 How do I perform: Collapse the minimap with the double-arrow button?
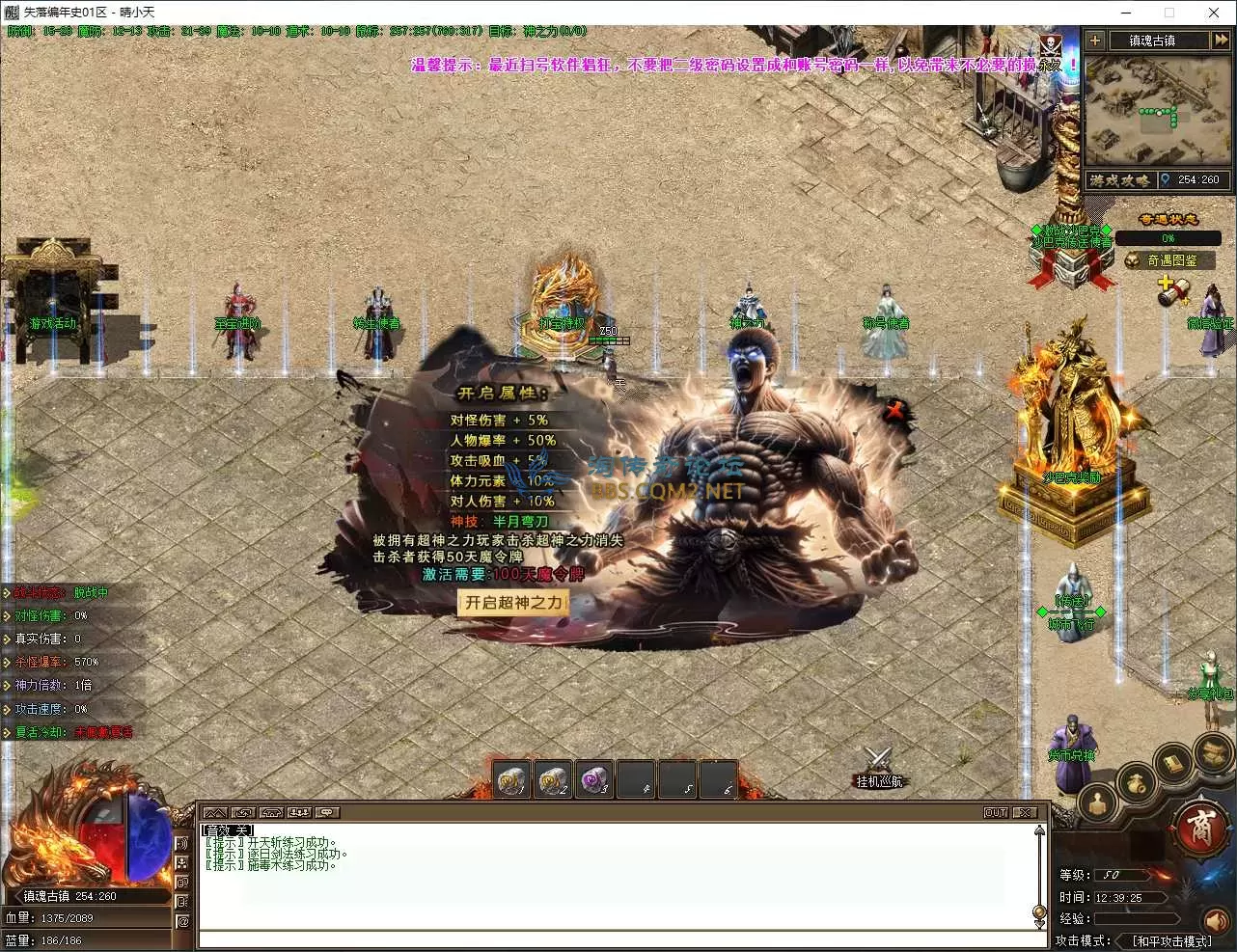pyautogui.click(x=1221, y=41)
